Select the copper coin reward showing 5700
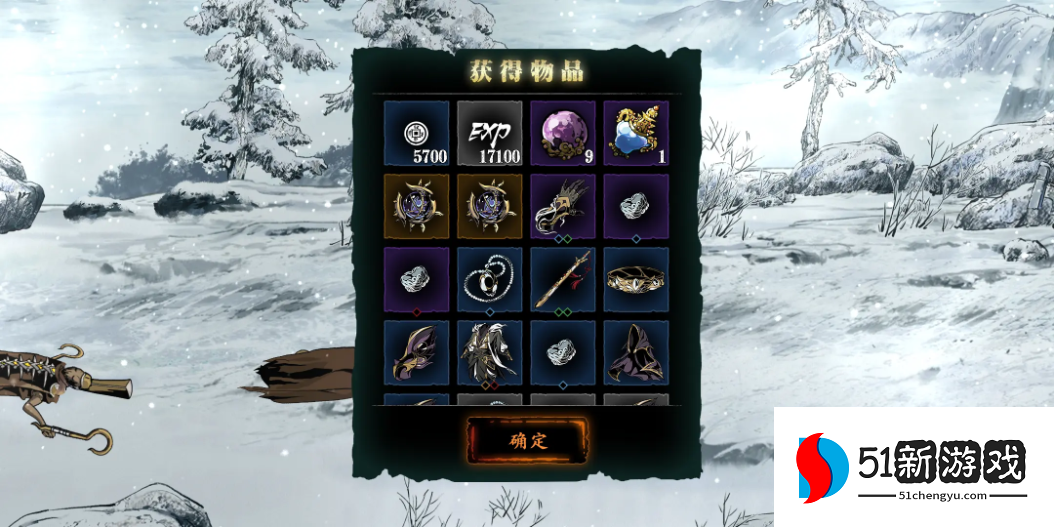The width and height of the screenshot is (1054, 527). point(416,133)
